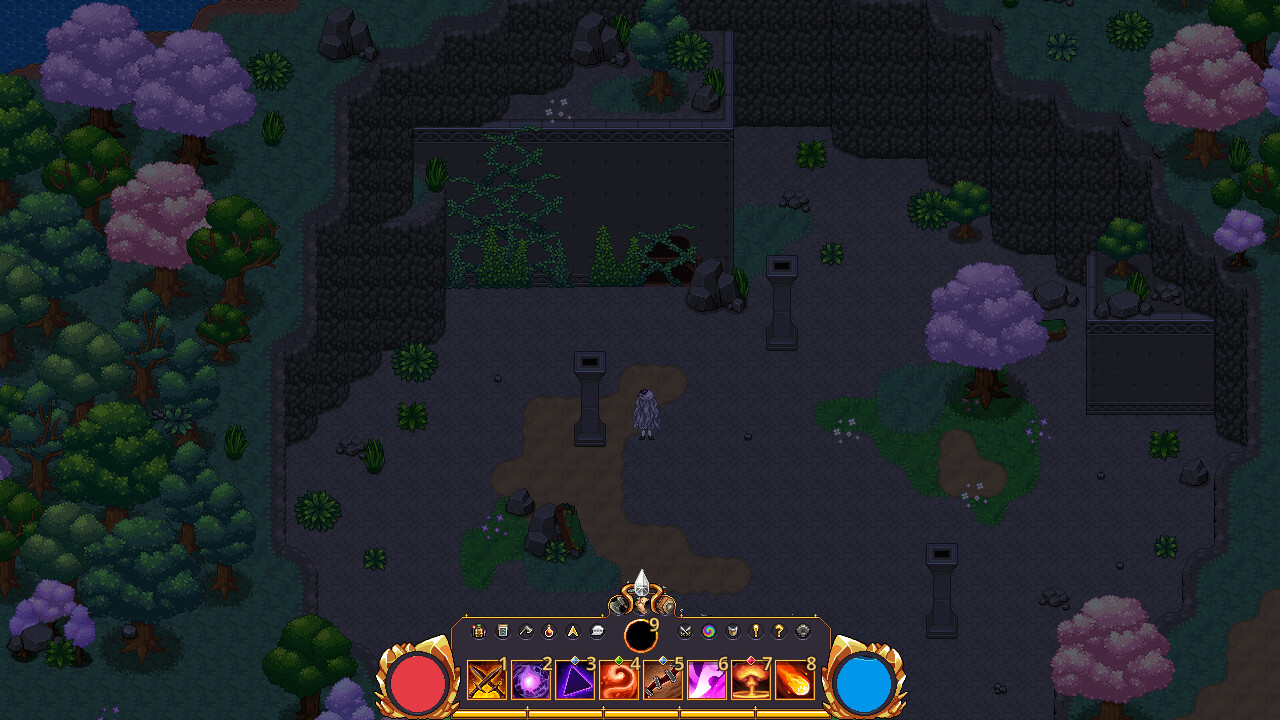1280x720 pixels.
Task: Click the rainbow swirl cosmetics icon
Action: coord(709,631)
